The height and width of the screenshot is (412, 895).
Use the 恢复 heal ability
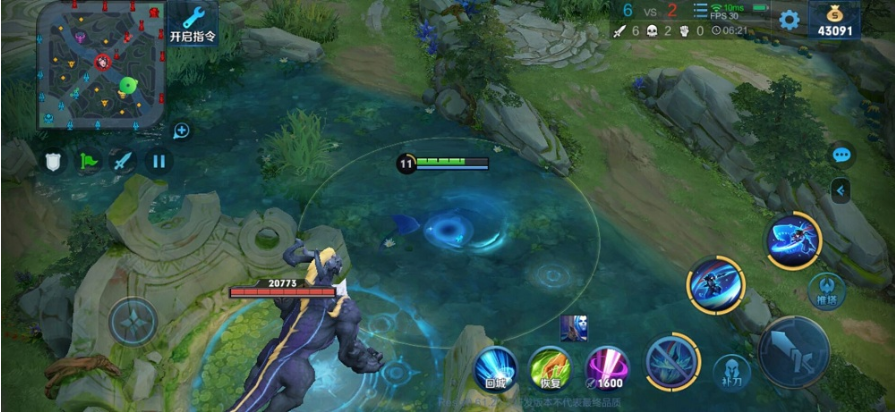[x=550, y=367]
